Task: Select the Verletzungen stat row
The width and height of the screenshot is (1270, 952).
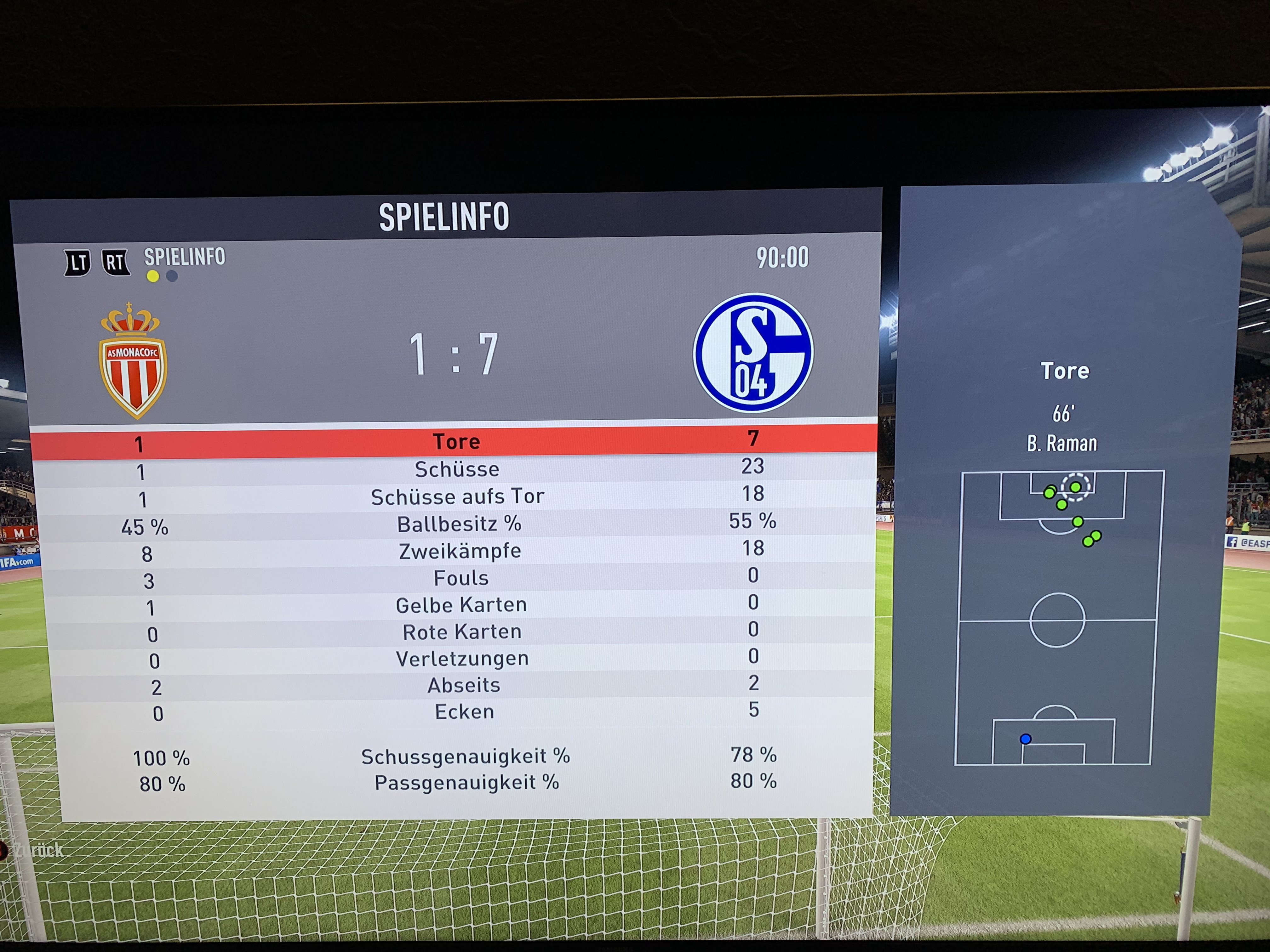Action: pyautogui.click(x=462, y=658)
